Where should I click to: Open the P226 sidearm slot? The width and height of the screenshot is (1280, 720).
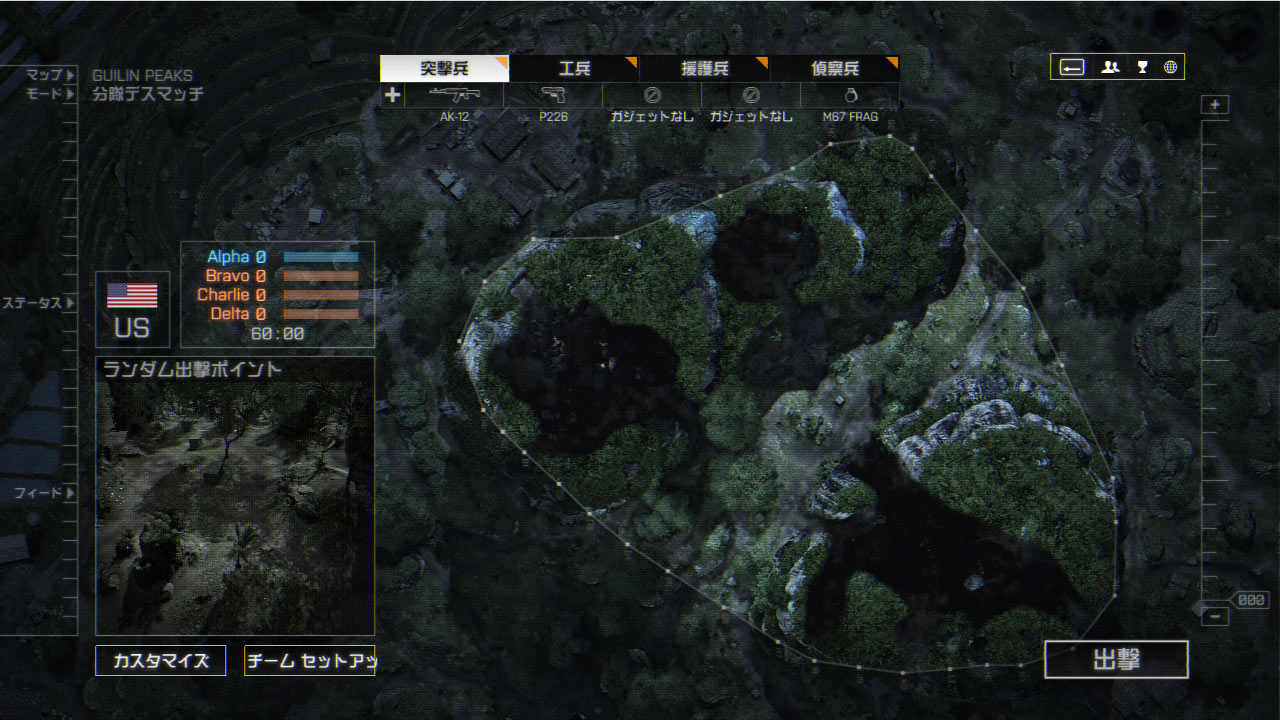pos(553,96)
